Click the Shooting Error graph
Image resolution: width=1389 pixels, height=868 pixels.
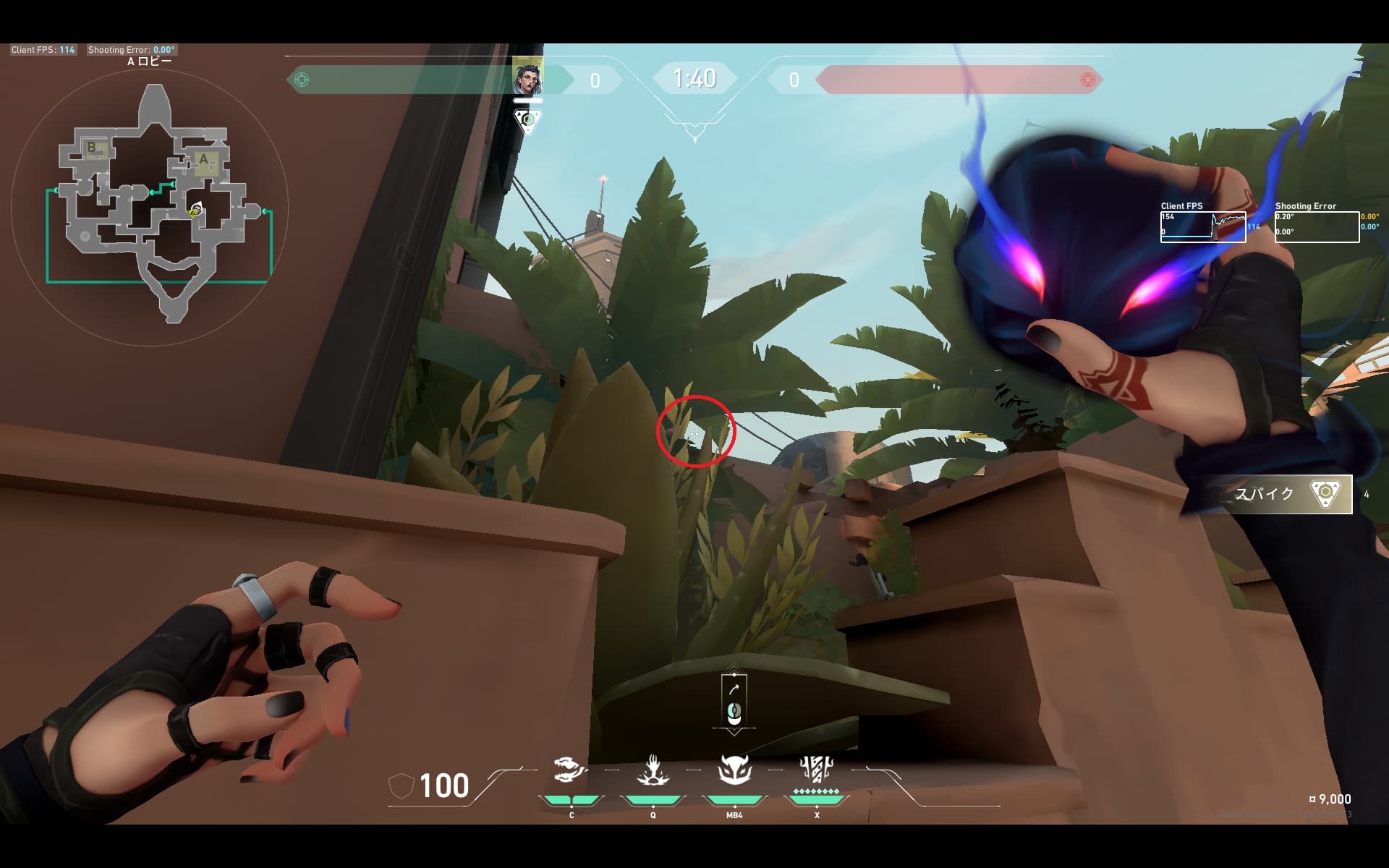pyautogui.click(x=1317, y=226)
